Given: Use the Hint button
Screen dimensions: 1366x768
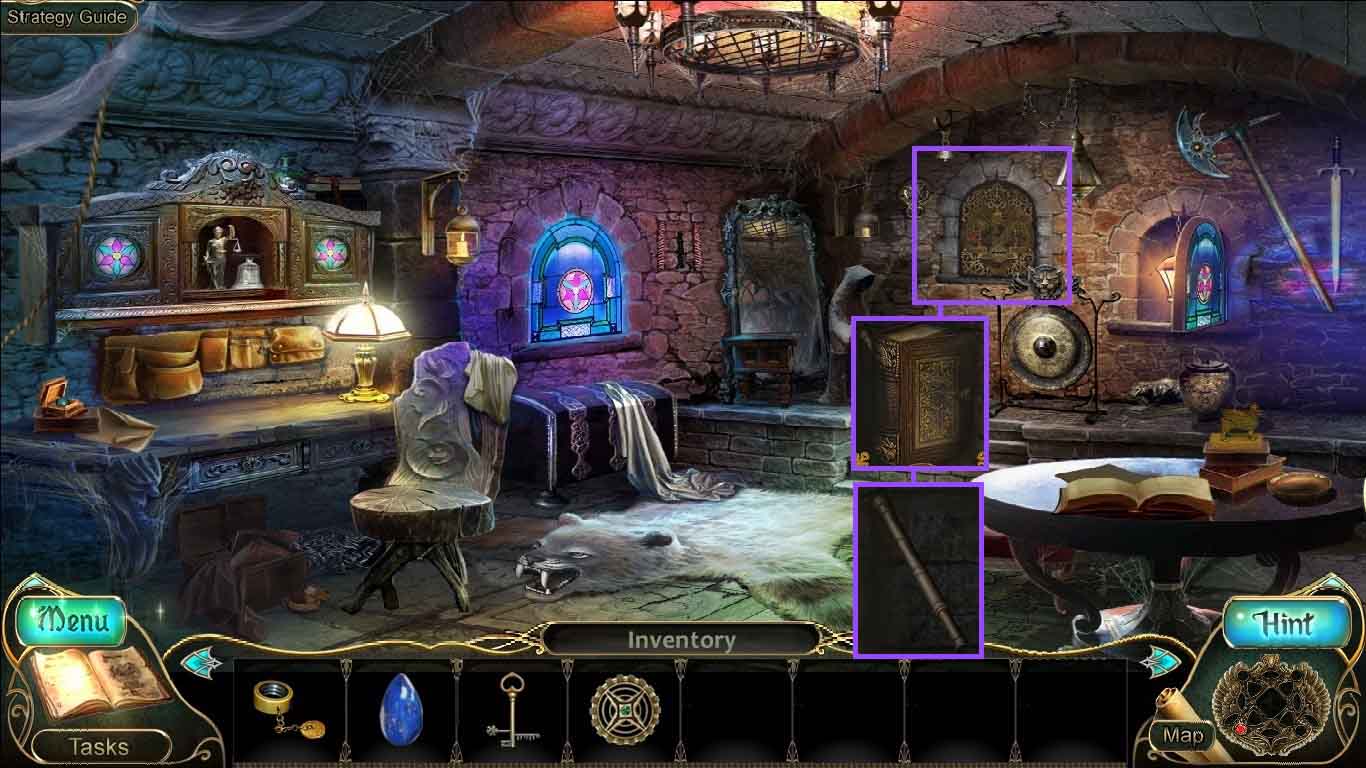Looking at the screenshot, I should (1285, 625).
